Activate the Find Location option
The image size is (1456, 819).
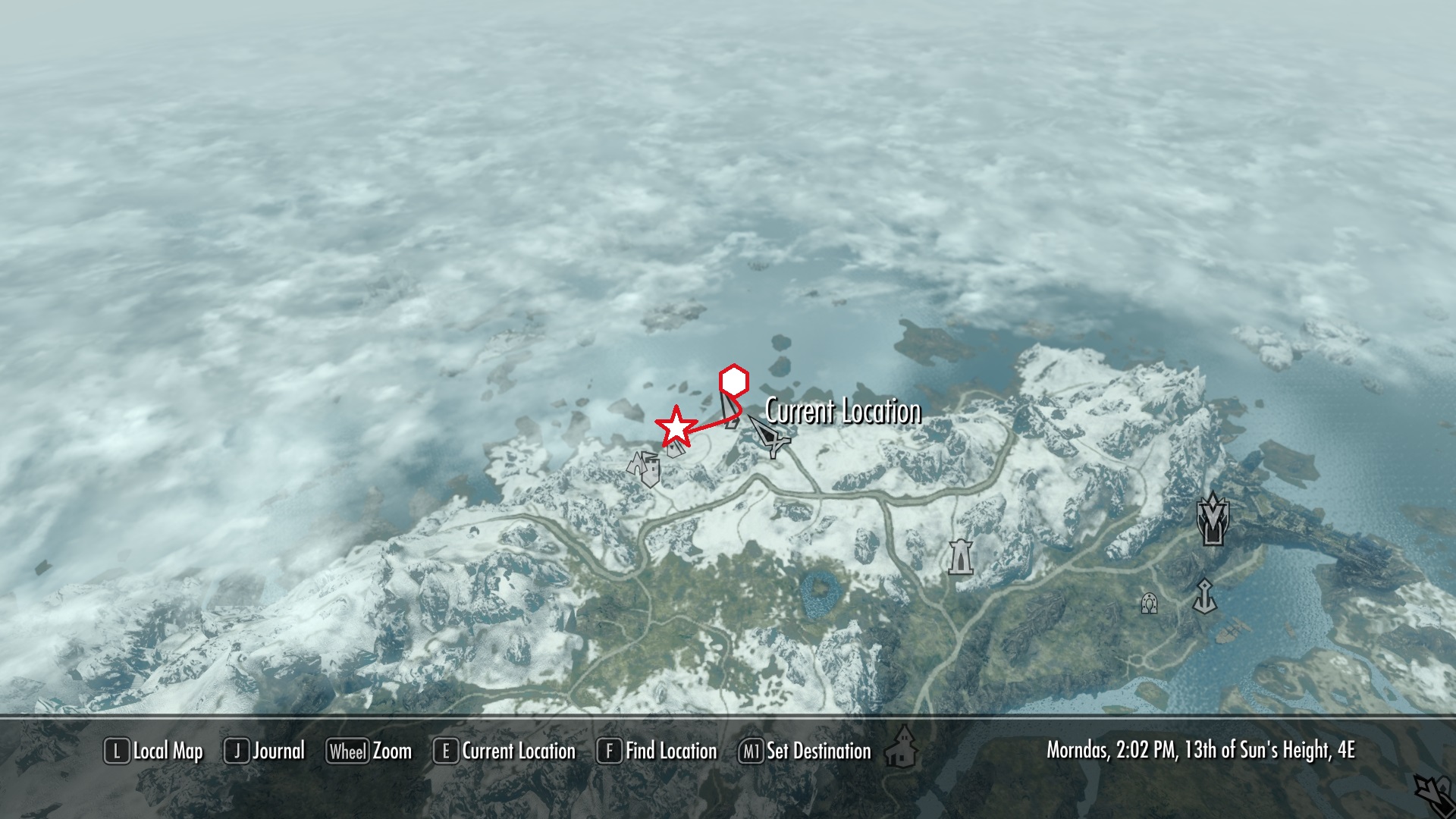point(657,752)
